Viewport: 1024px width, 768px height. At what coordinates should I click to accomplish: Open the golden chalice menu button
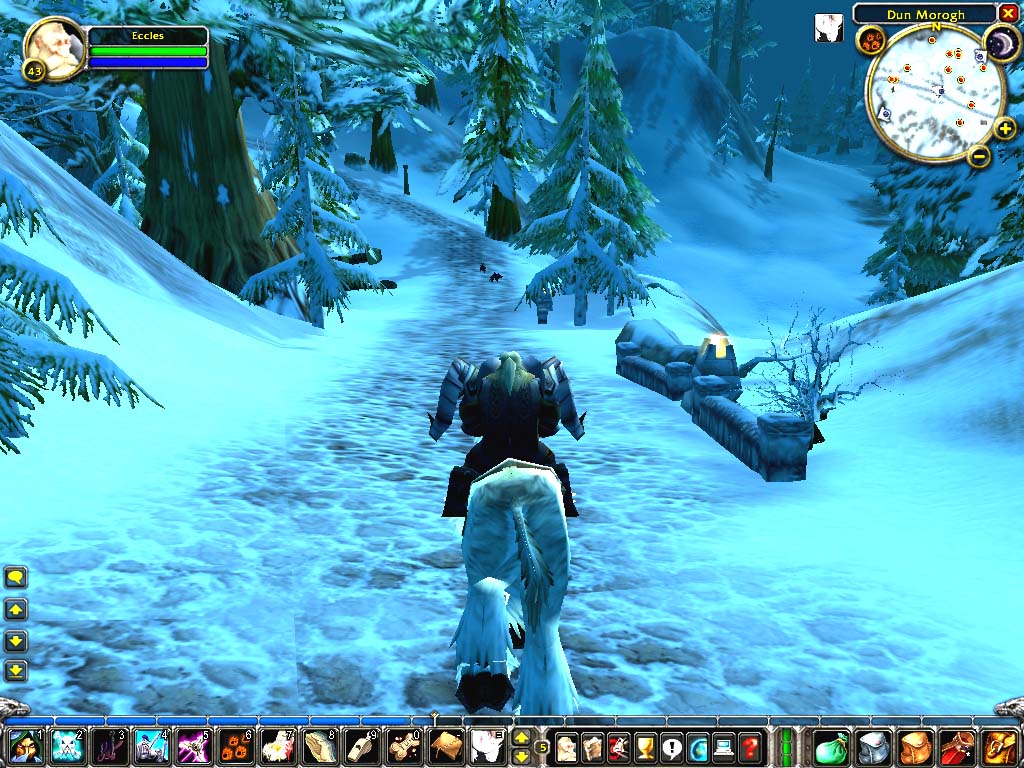coord(645,746)
